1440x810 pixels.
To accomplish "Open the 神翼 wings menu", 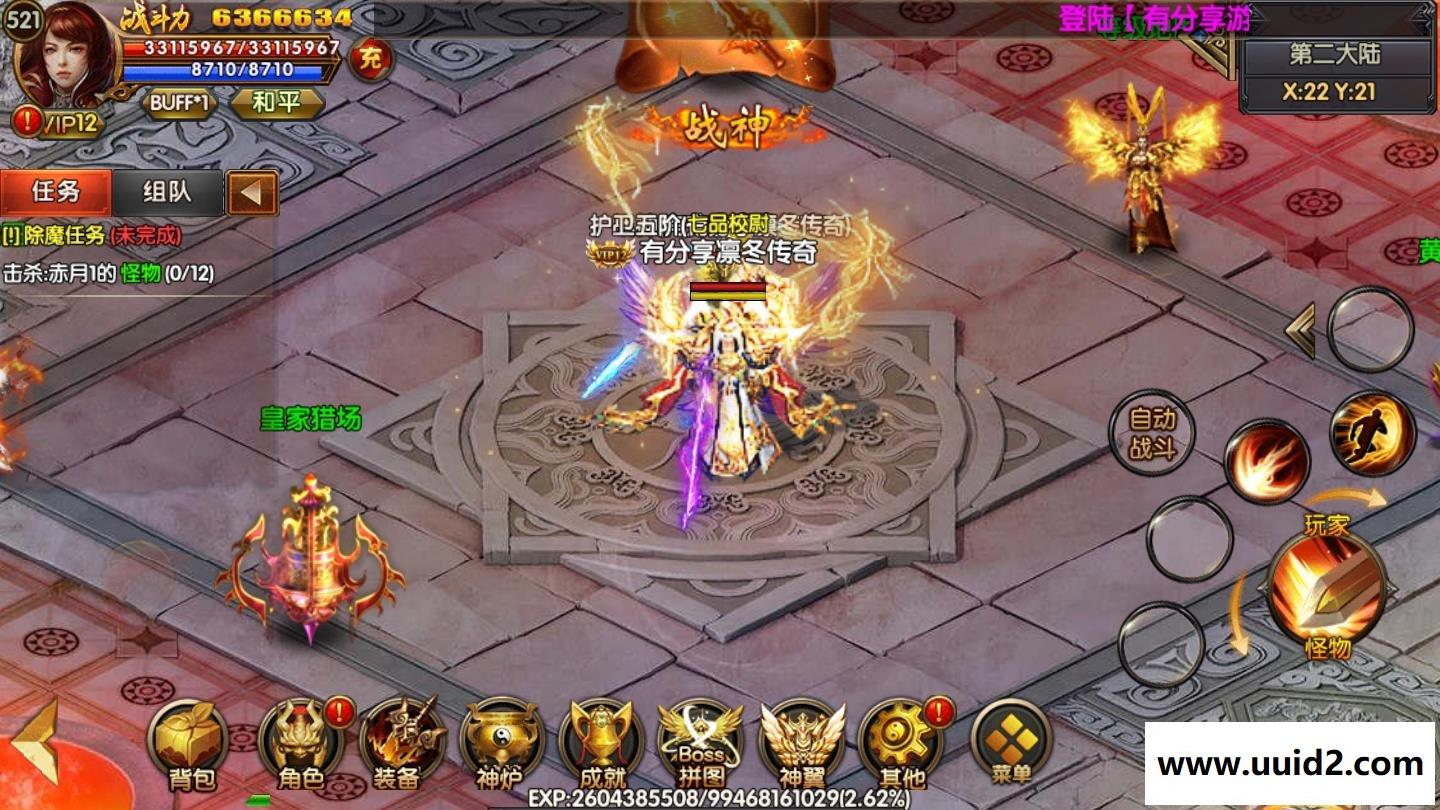I will coord(801,746).
